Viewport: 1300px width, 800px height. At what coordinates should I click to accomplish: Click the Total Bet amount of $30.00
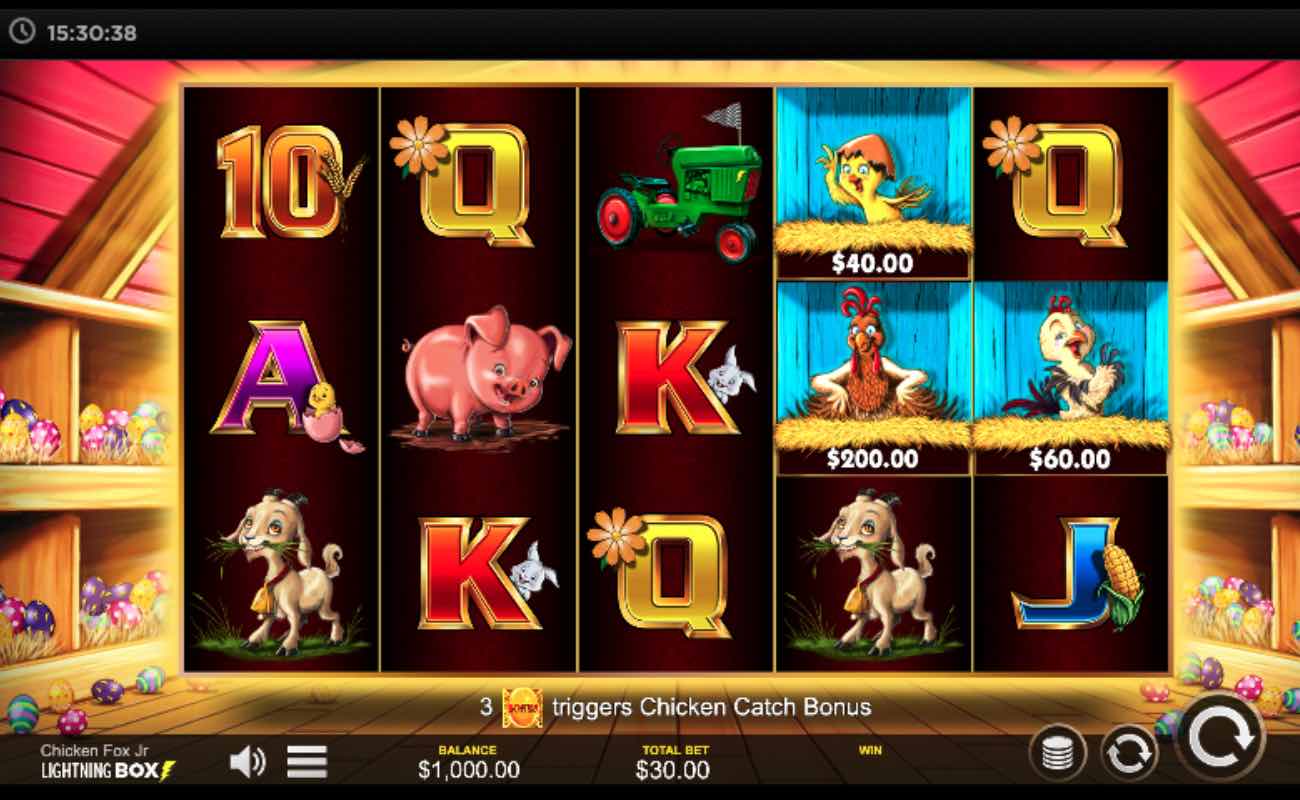(x=674, y=770)
